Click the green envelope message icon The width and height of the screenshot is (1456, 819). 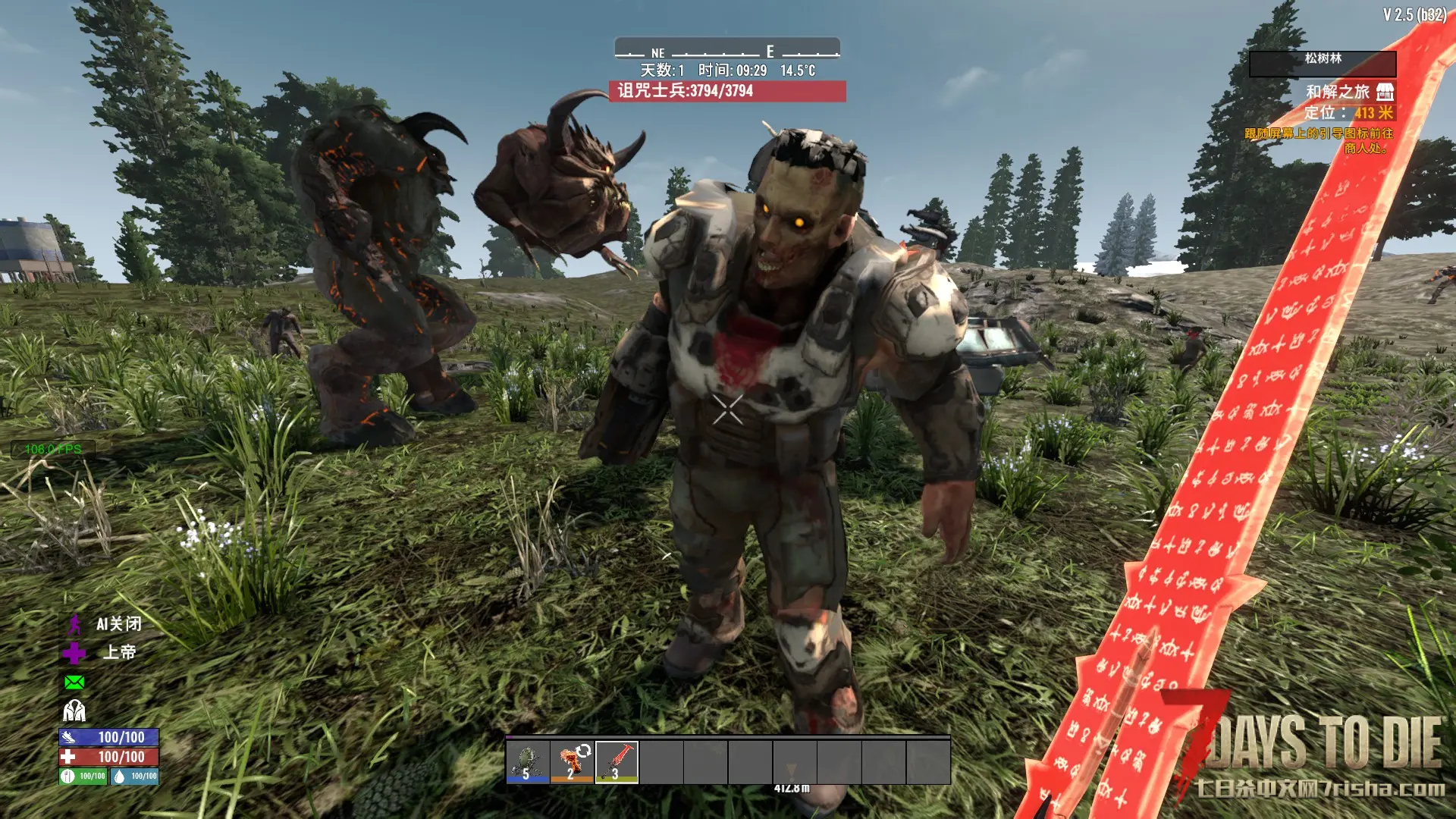point(74,682)
